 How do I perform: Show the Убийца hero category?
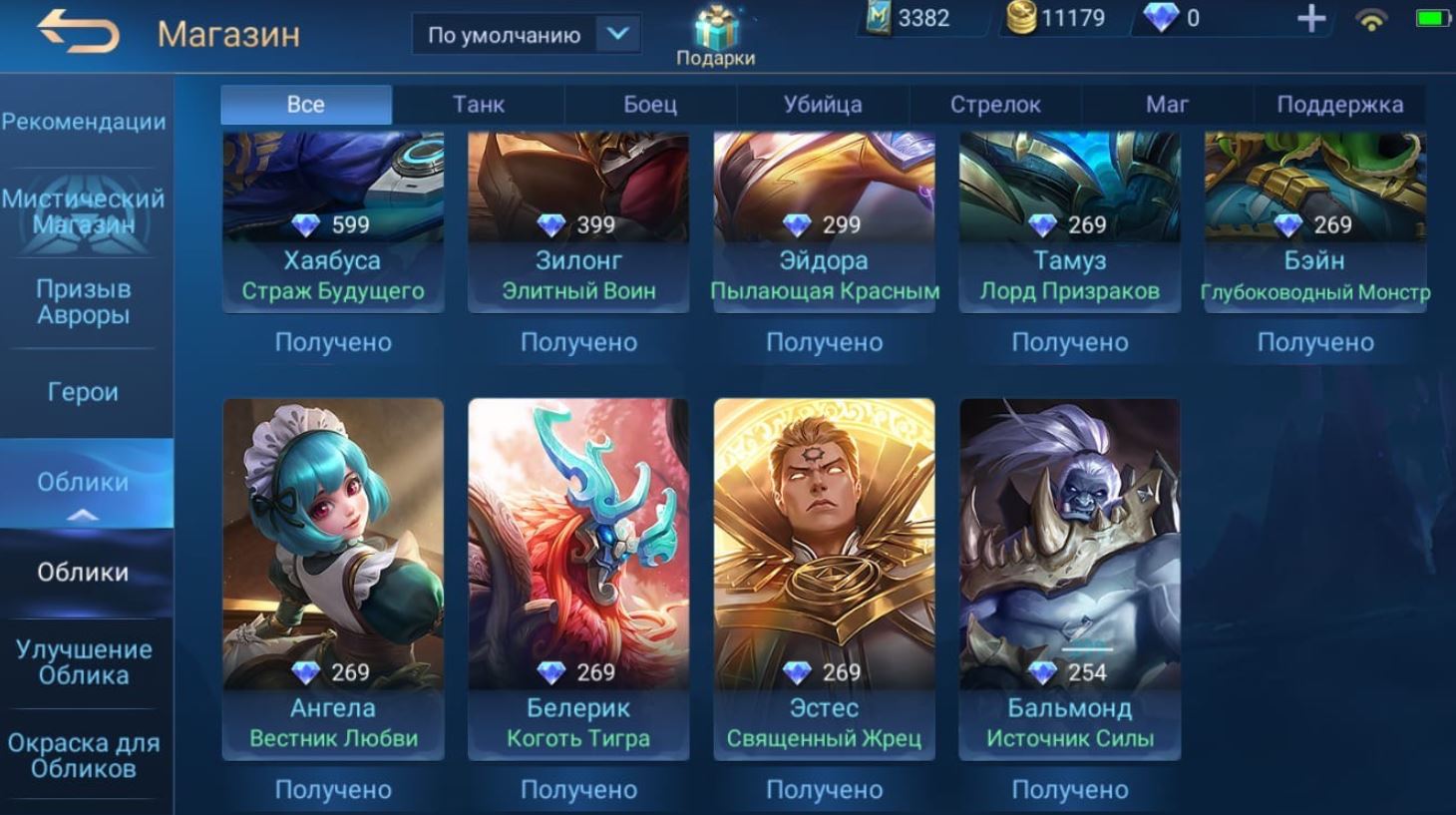click(823, 105)
